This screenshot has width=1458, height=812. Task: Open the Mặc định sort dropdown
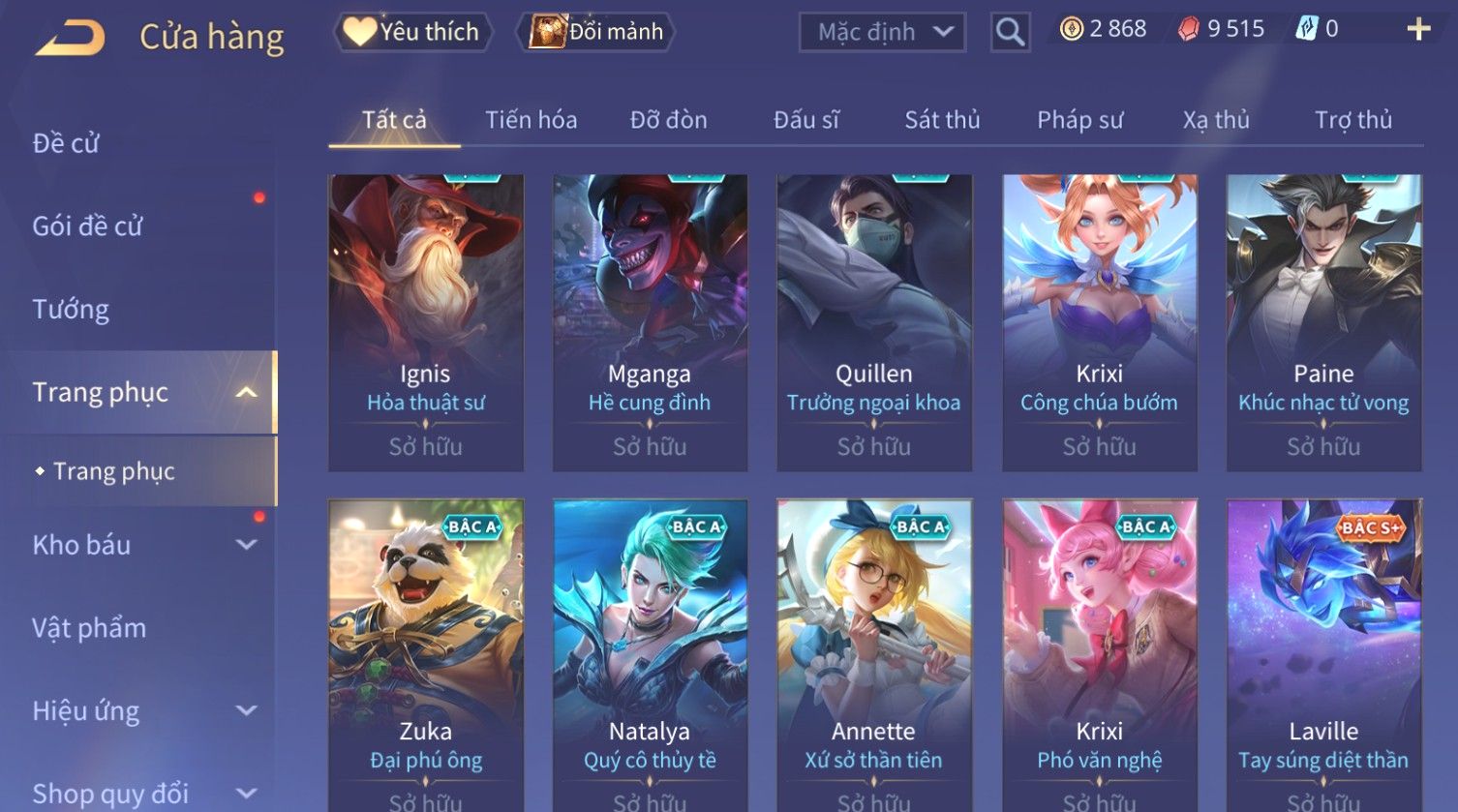pos(882,33)
